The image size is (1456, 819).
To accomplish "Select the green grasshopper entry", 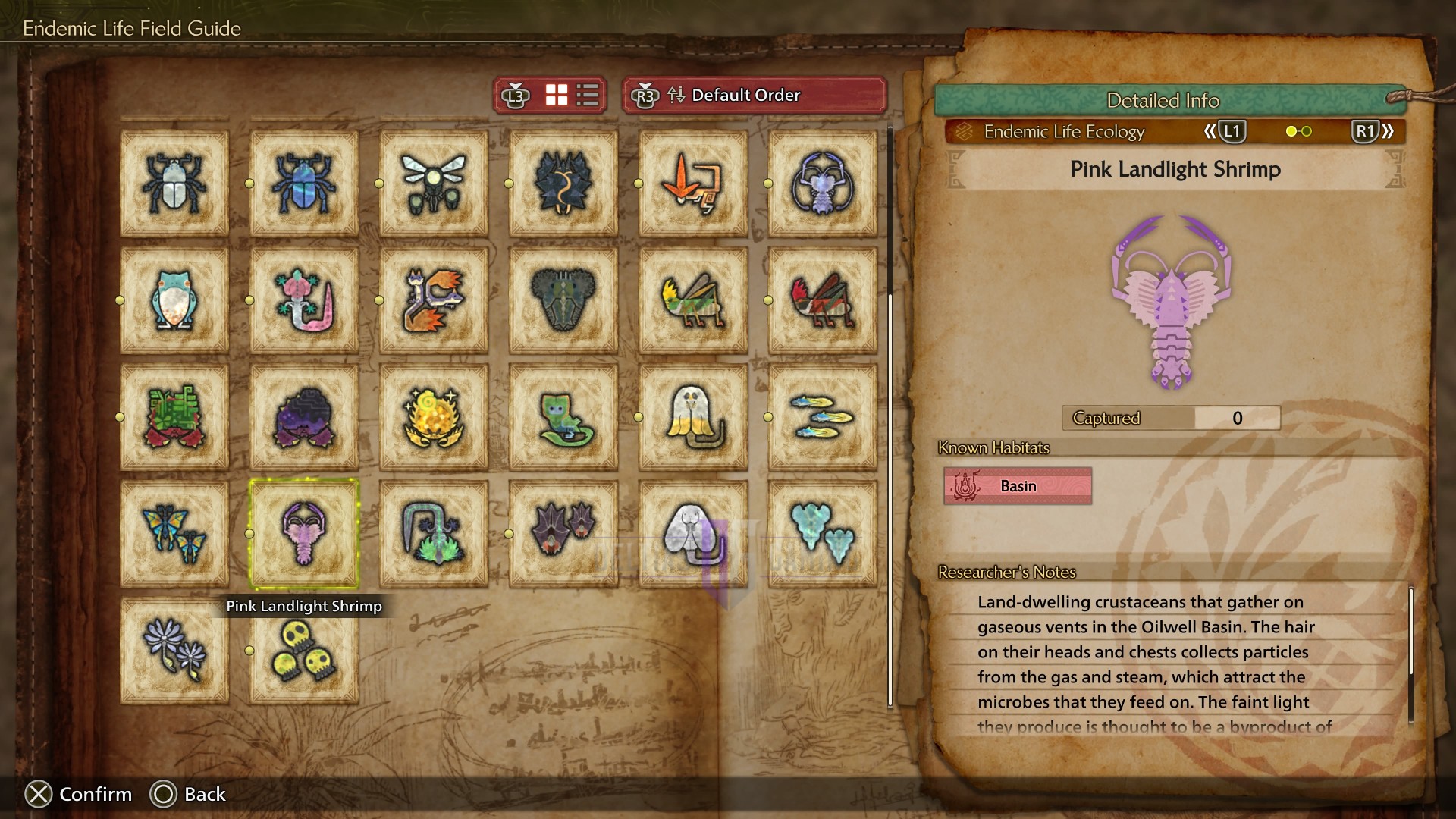I will tap(693, 300).
